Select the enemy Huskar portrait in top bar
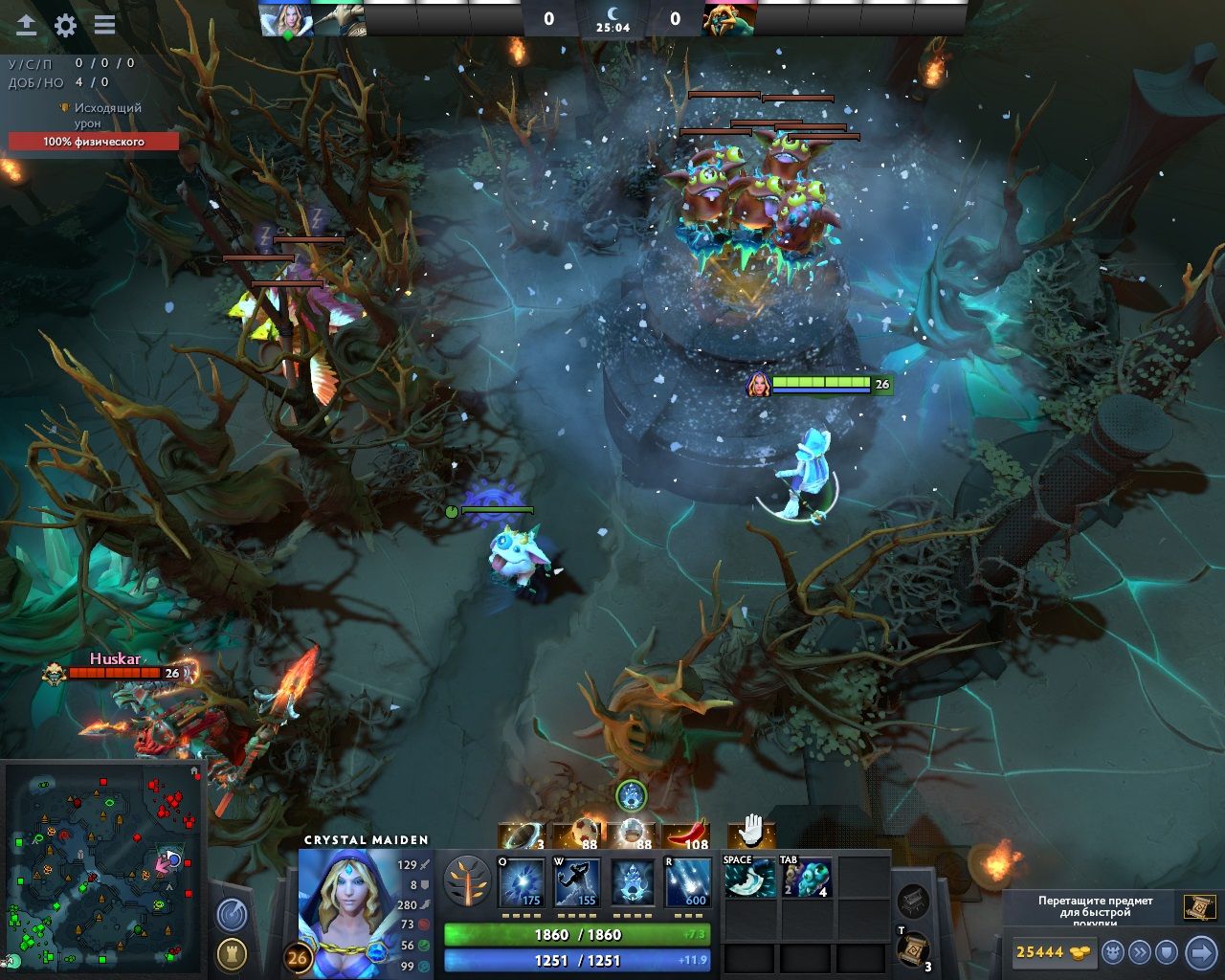This screenshot has height=980, width=1225. click(x=729, y=19)
